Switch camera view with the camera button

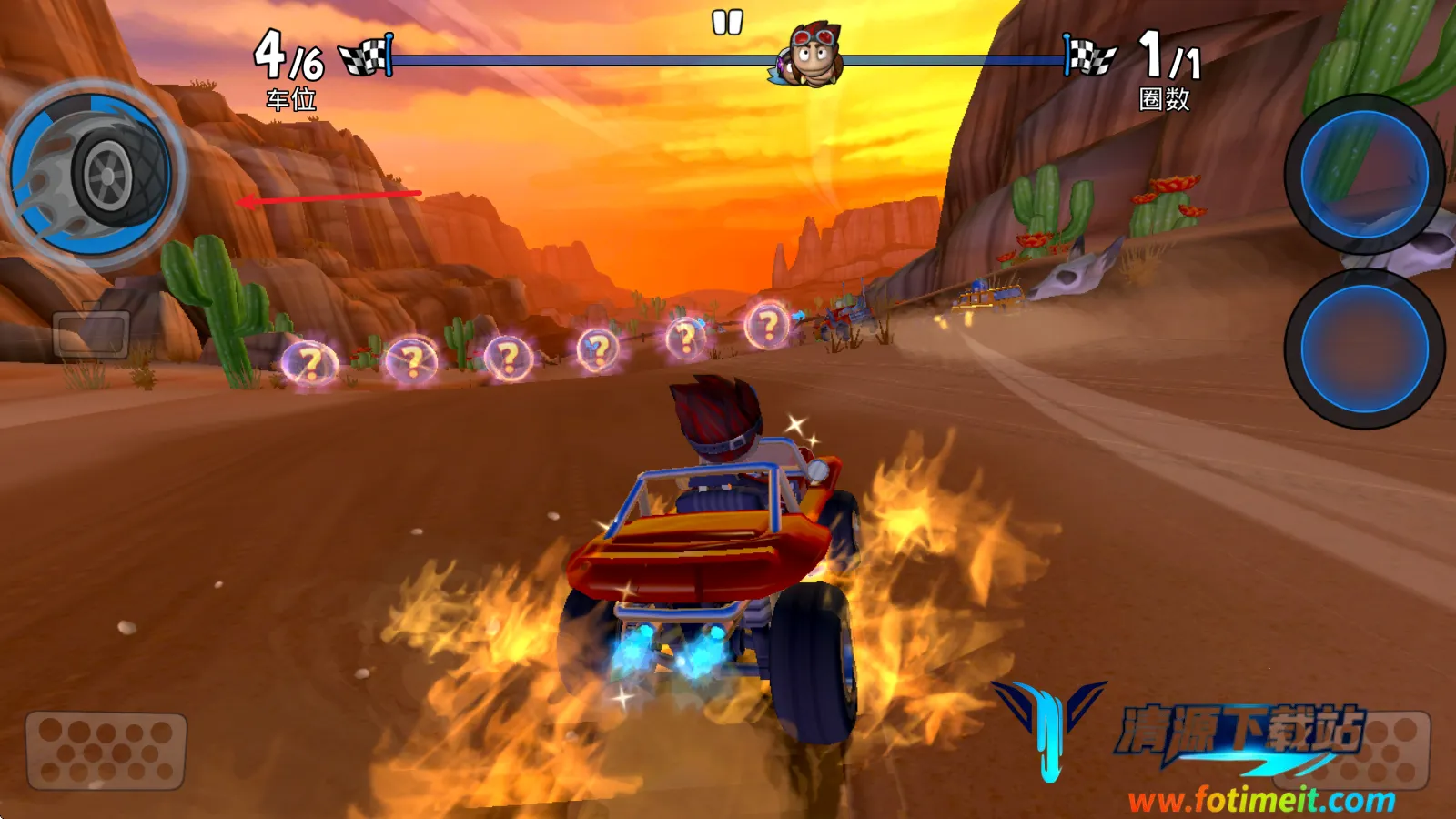pos(91,333)
